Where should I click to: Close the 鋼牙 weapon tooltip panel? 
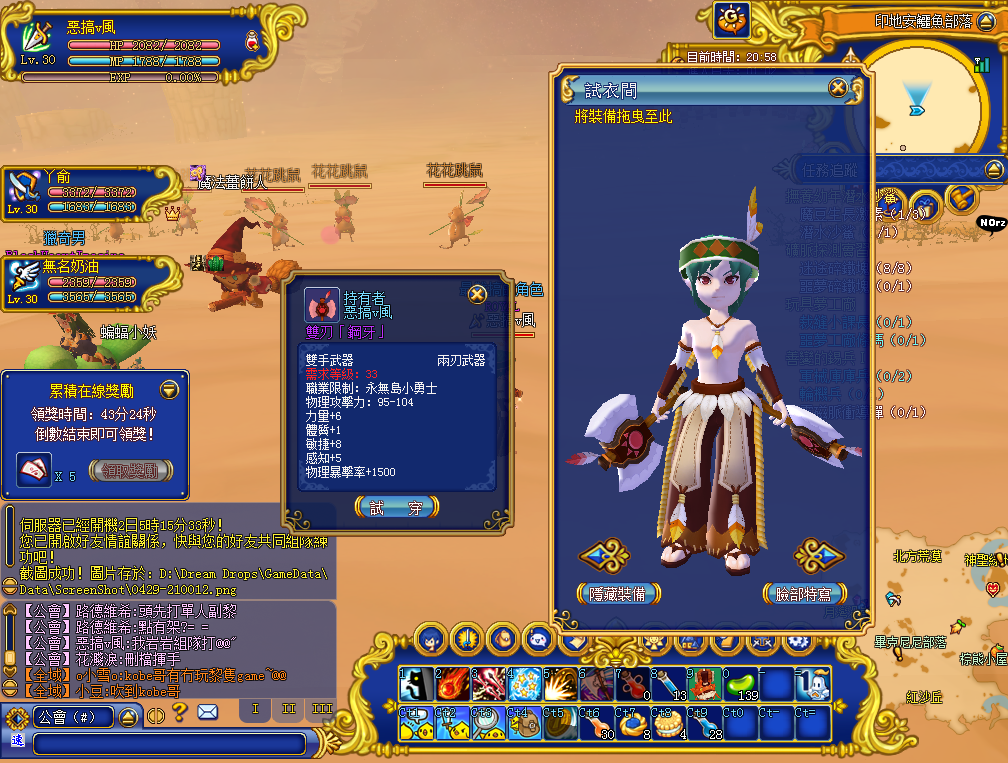[478, 294]
